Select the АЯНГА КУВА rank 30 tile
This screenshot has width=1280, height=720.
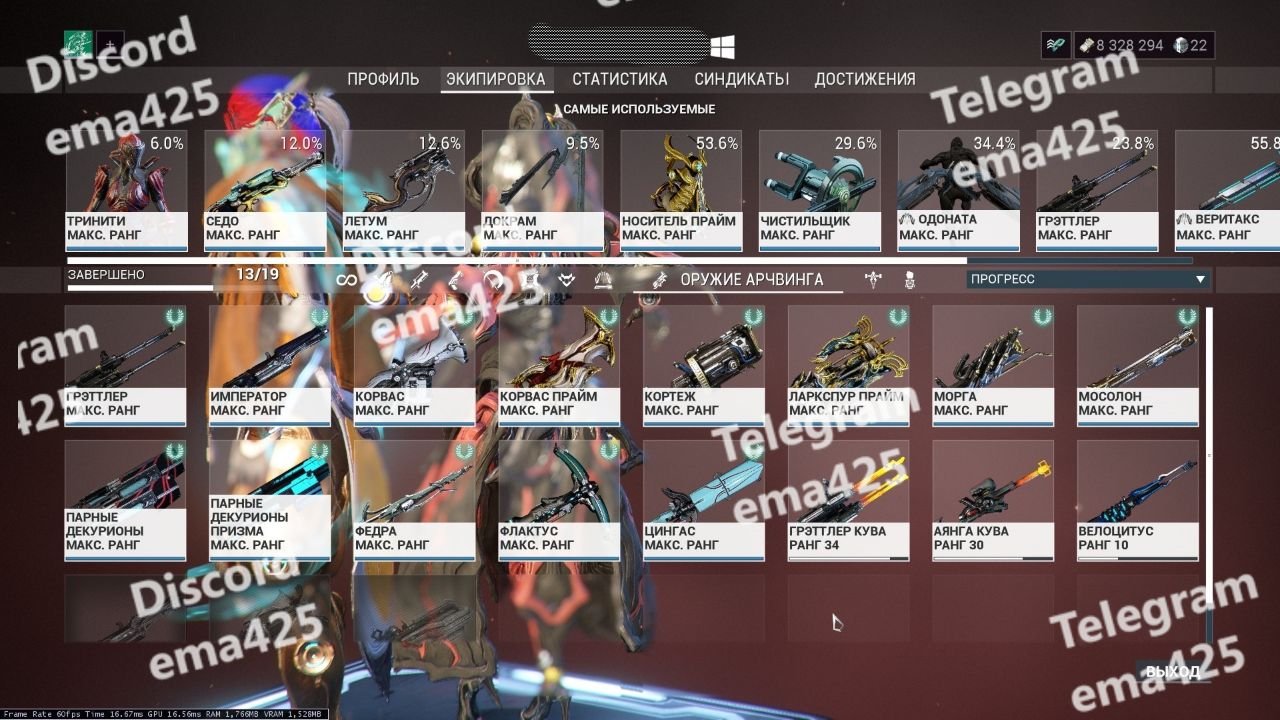[x=992, y=500]
